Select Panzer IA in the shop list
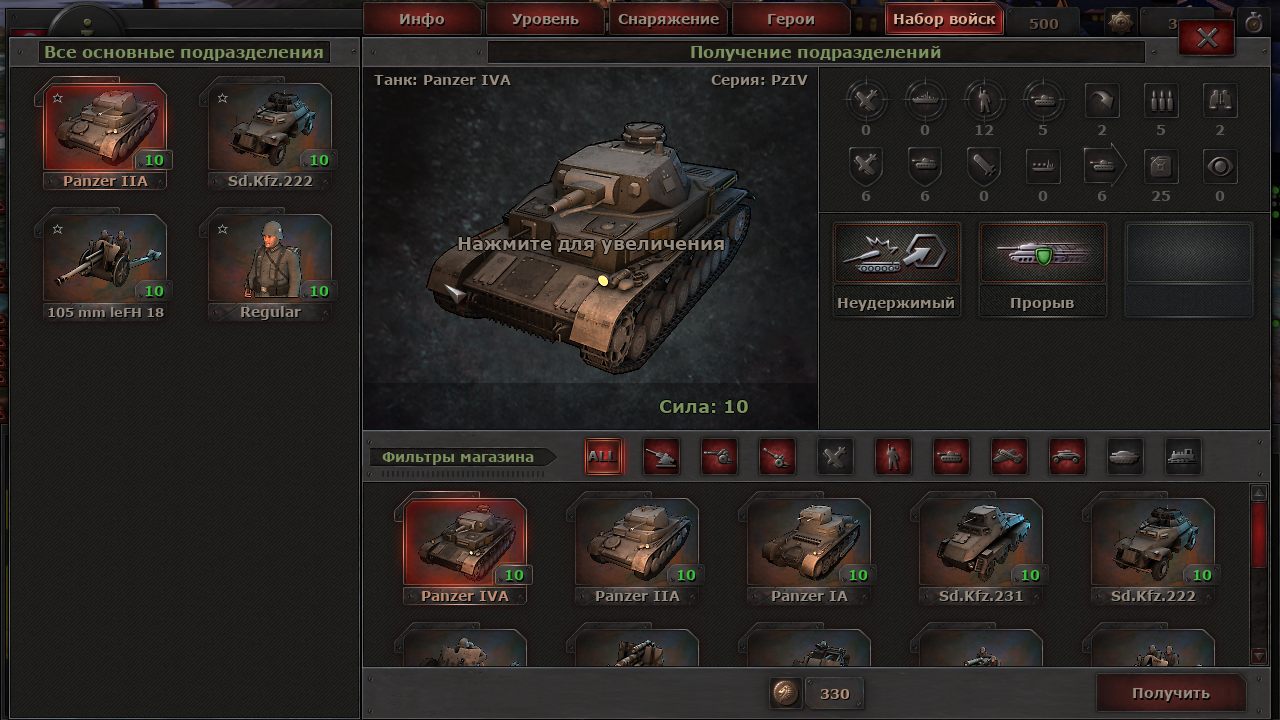The width and height of the screenshot is (1280, 720). [x=809, y=545]
